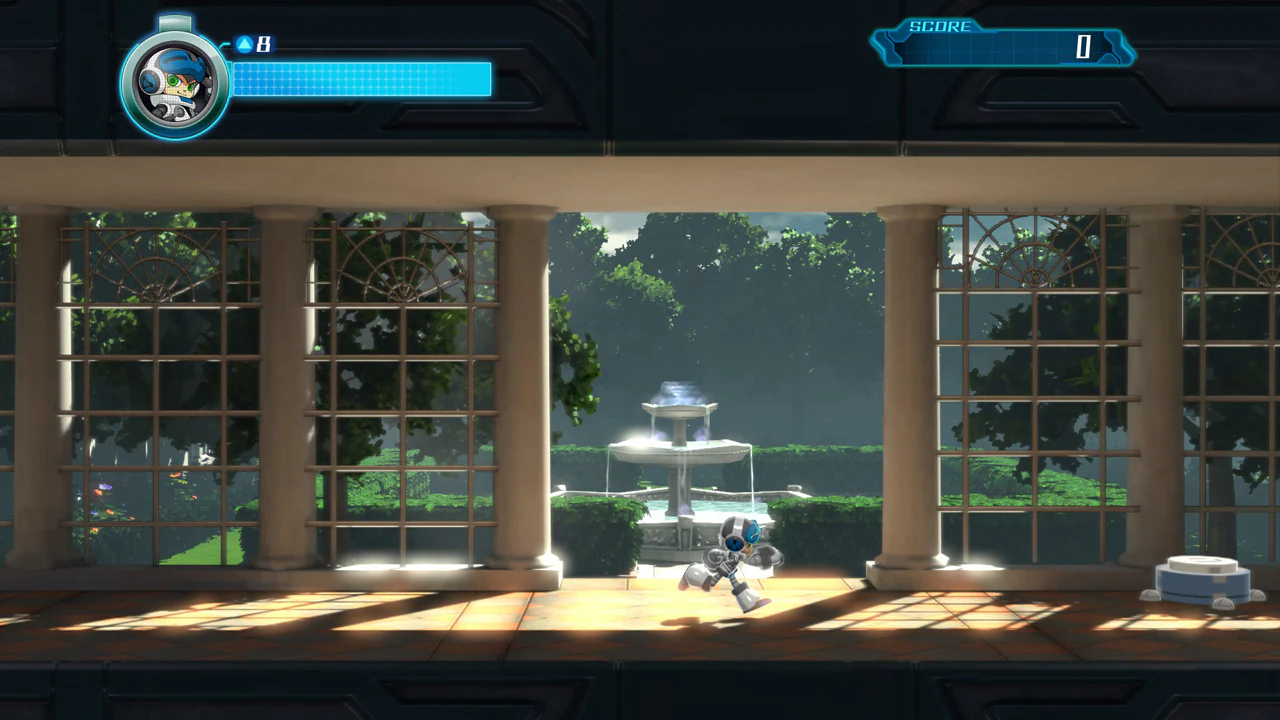Click the SCORE panel label
The image size is (1280, 720).
(x=940, y=27)
